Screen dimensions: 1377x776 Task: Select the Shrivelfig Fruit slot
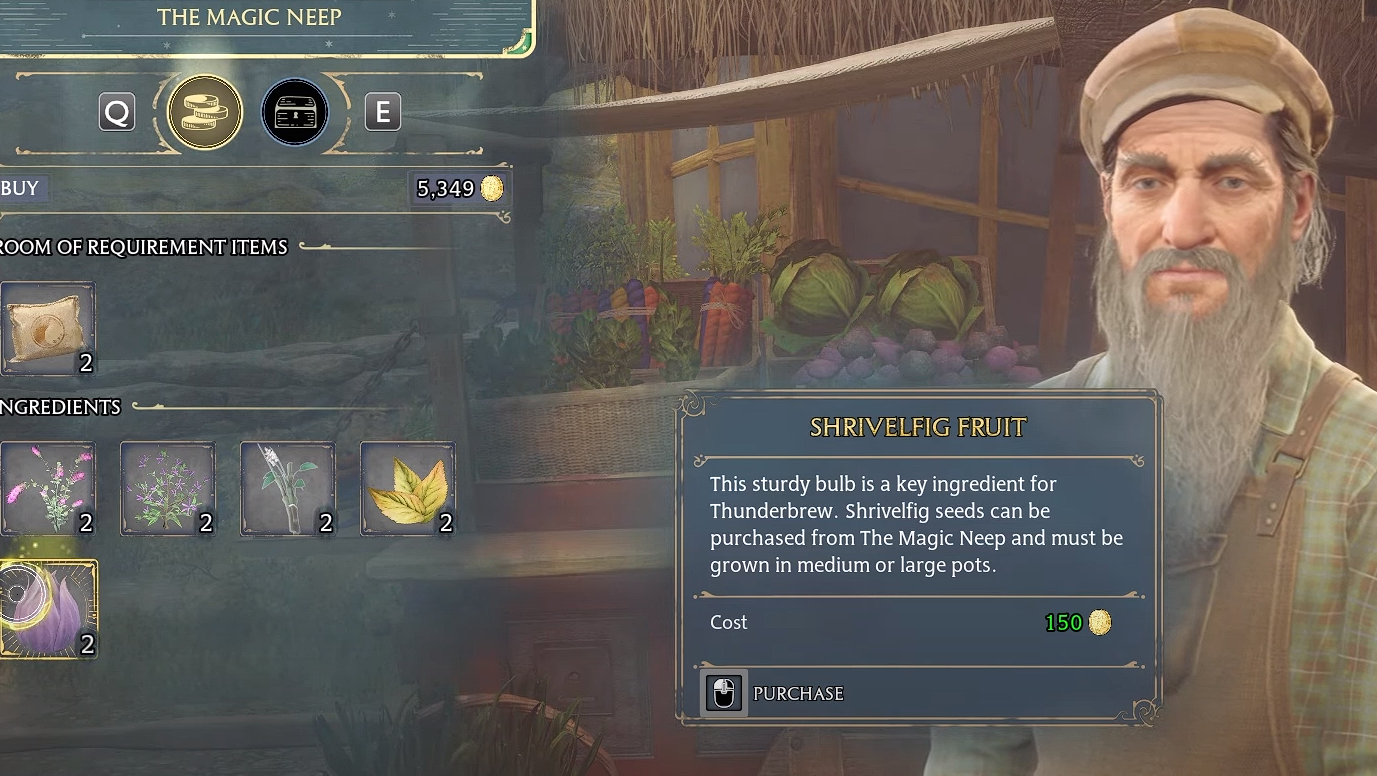47,609
